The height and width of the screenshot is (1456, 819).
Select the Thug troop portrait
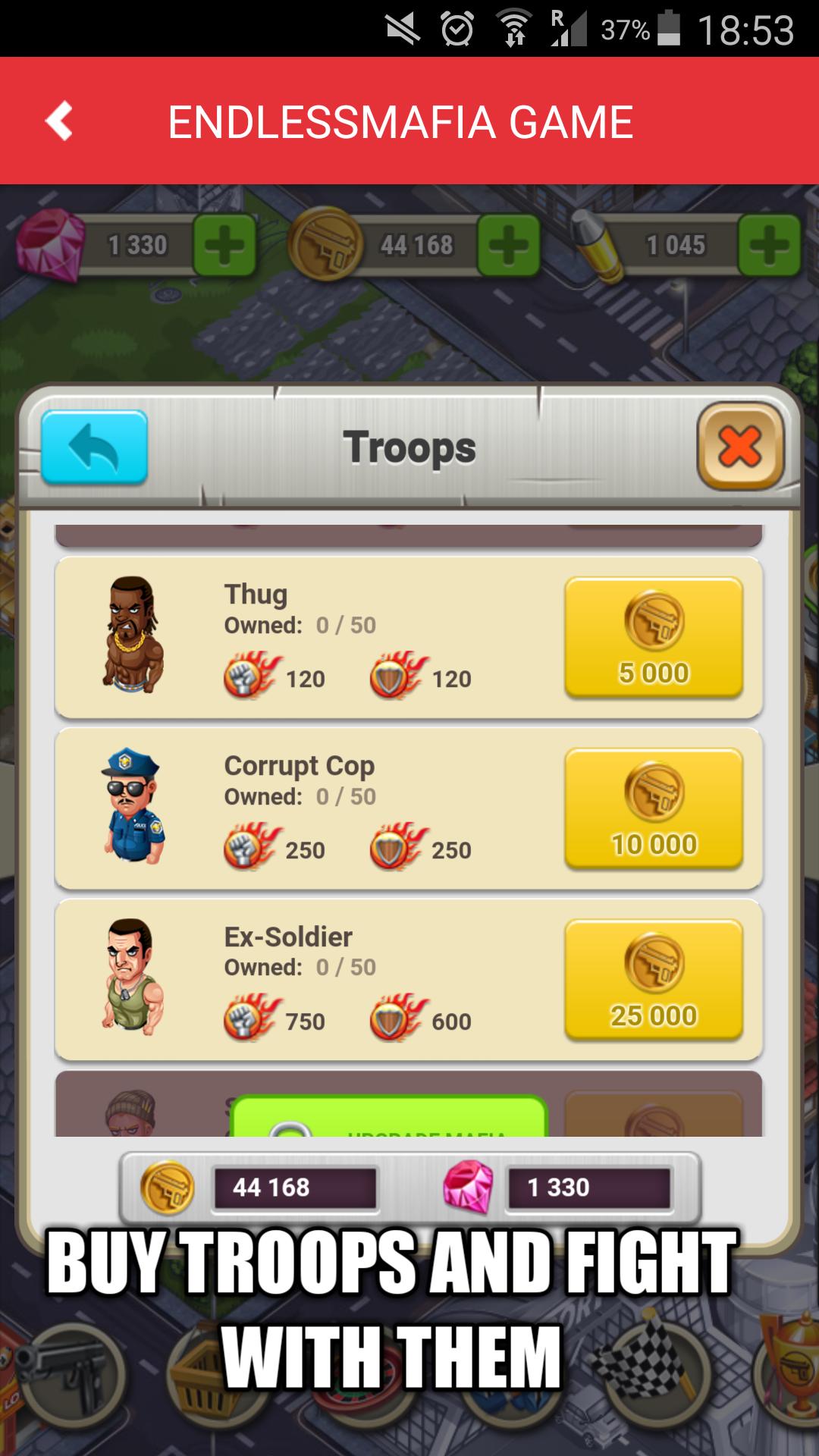point(133,635)
